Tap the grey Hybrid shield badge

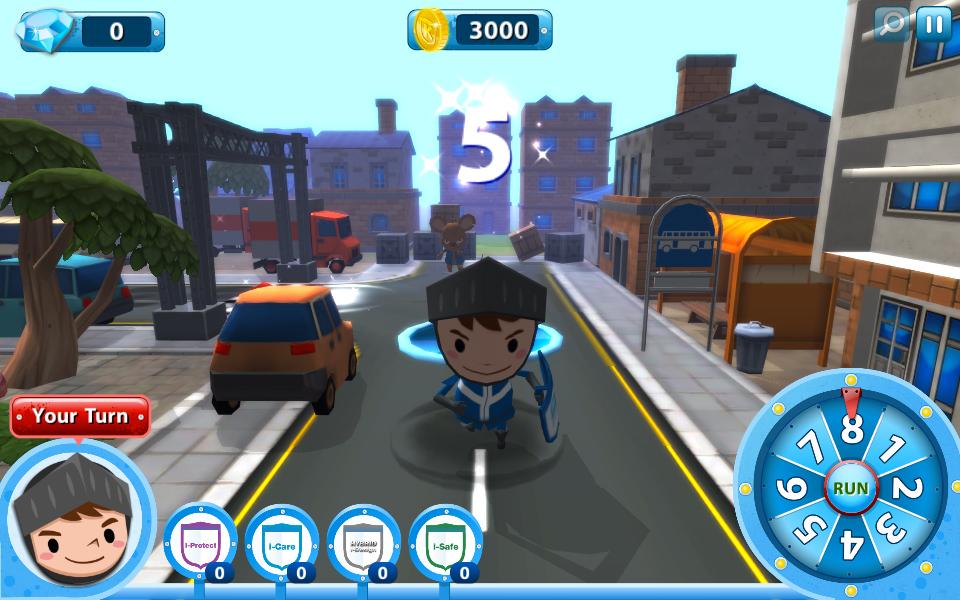(363, 545)
